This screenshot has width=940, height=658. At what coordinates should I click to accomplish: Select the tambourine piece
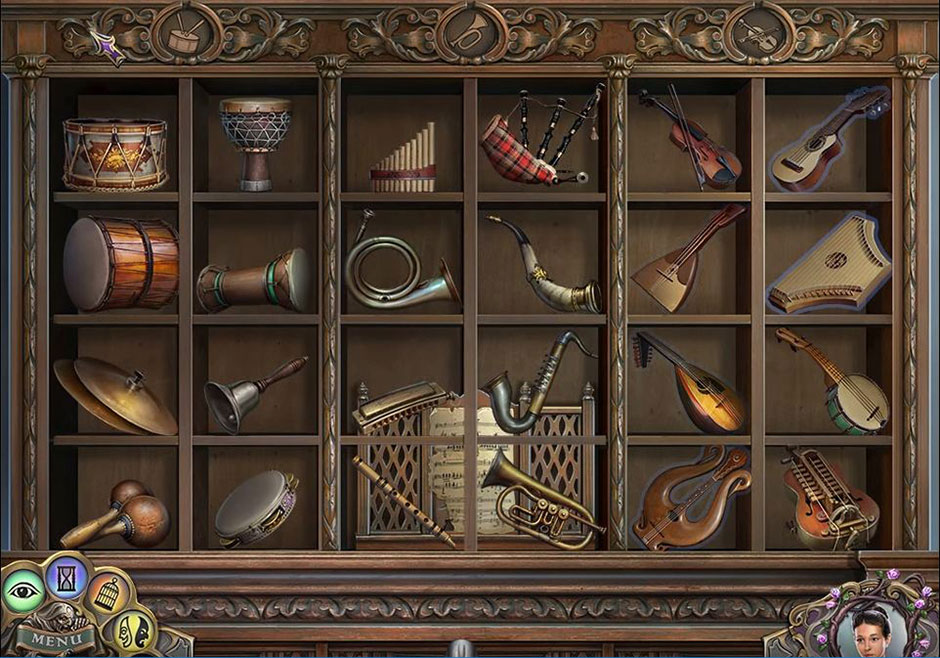tap(254, 508)
